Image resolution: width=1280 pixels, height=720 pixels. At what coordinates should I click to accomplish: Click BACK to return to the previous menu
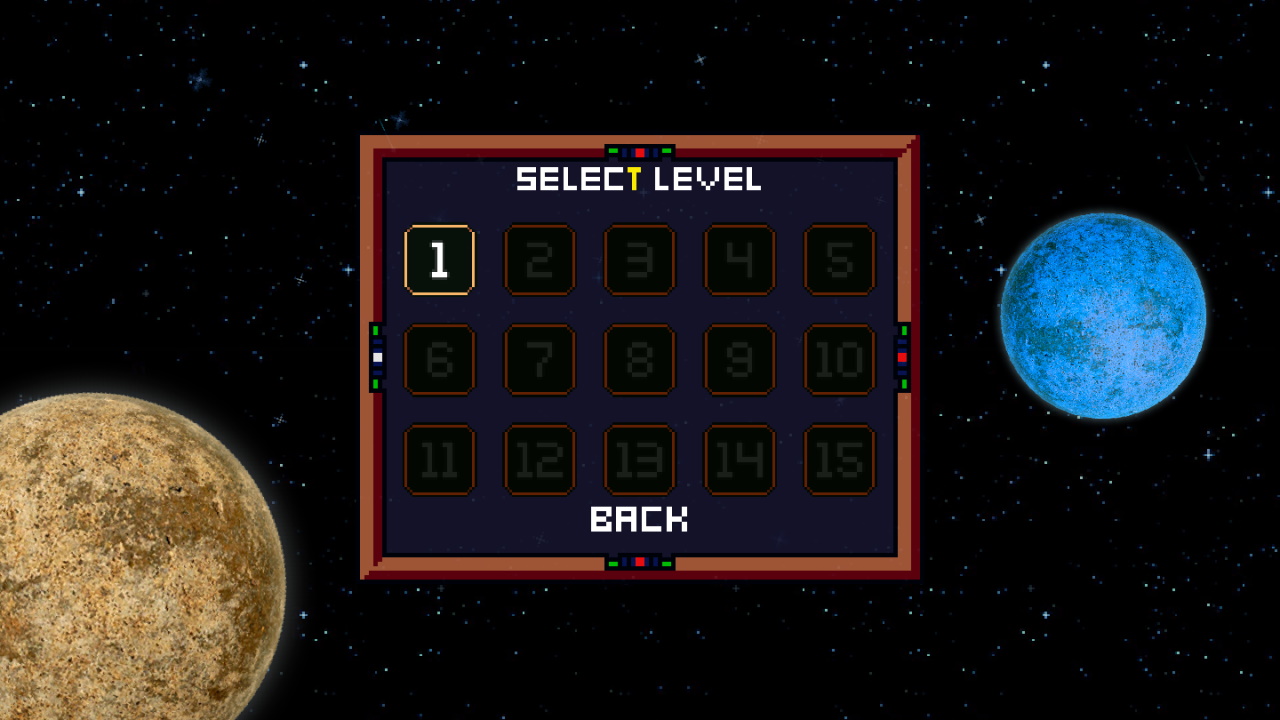pos(639,521)
